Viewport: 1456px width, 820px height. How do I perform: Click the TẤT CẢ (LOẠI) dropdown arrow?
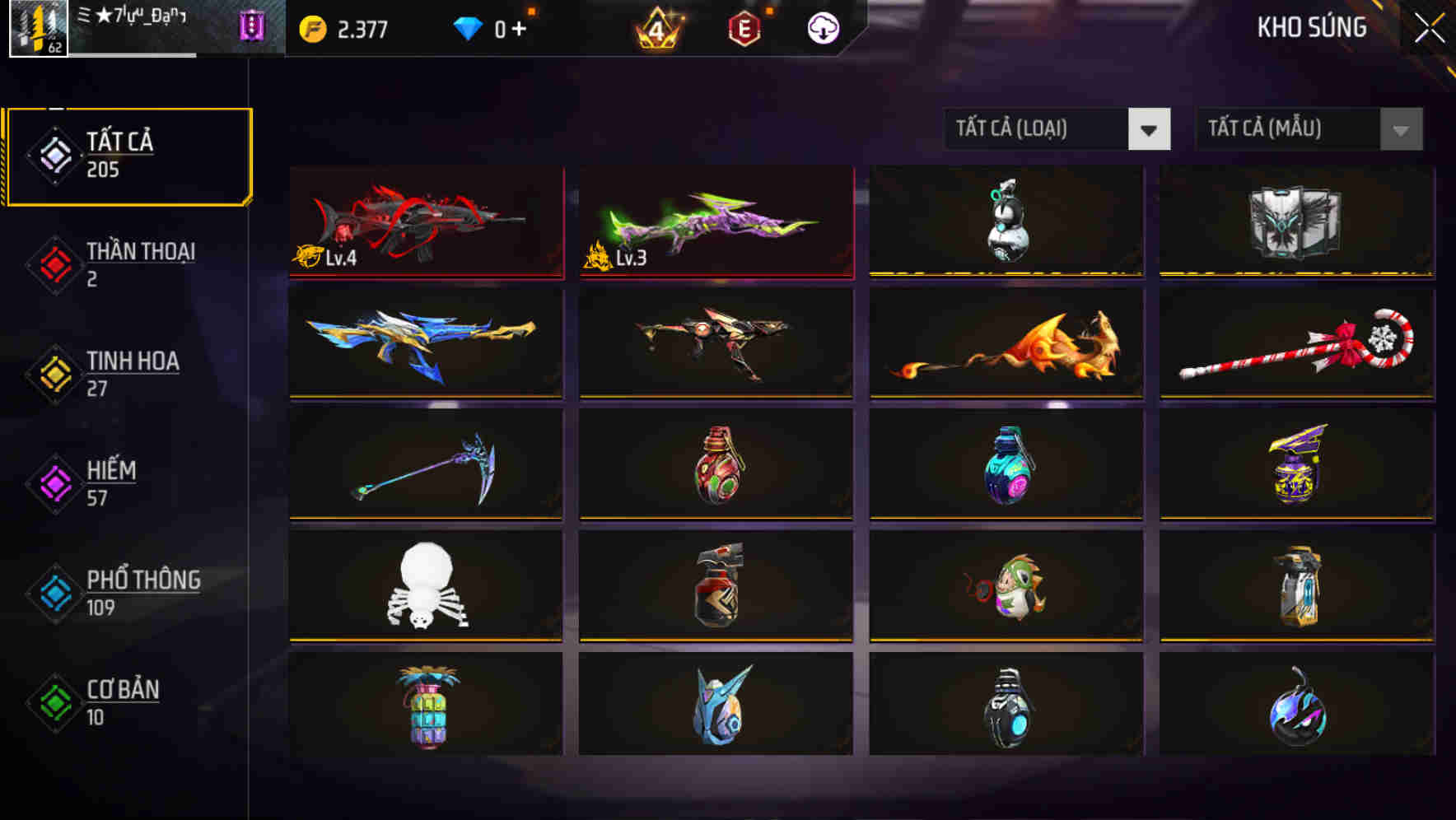click(x=1150, y=129)
